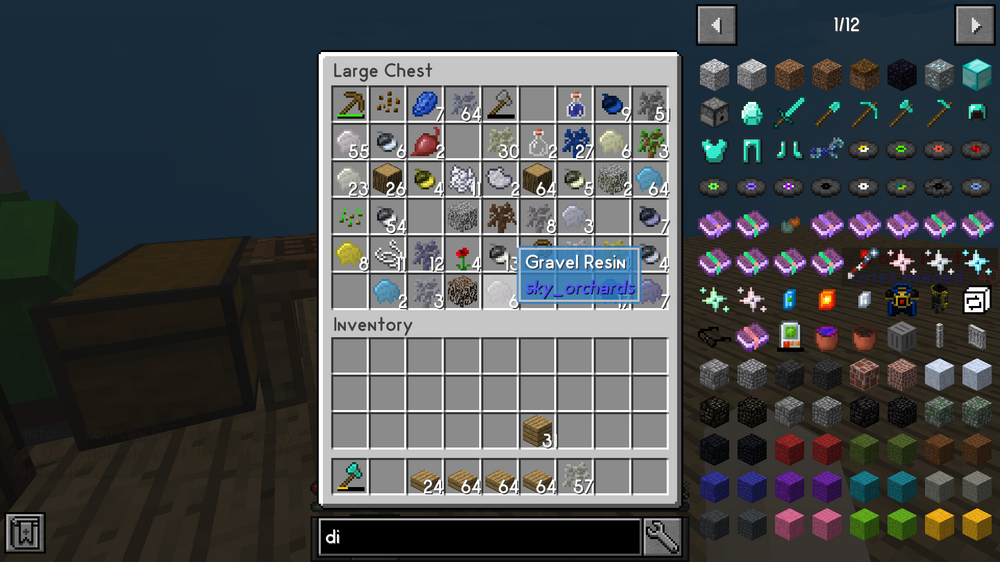Grab the stack of 57 in the hotbar
Screen dimensions: 1000x562
(x=575, y=476)
